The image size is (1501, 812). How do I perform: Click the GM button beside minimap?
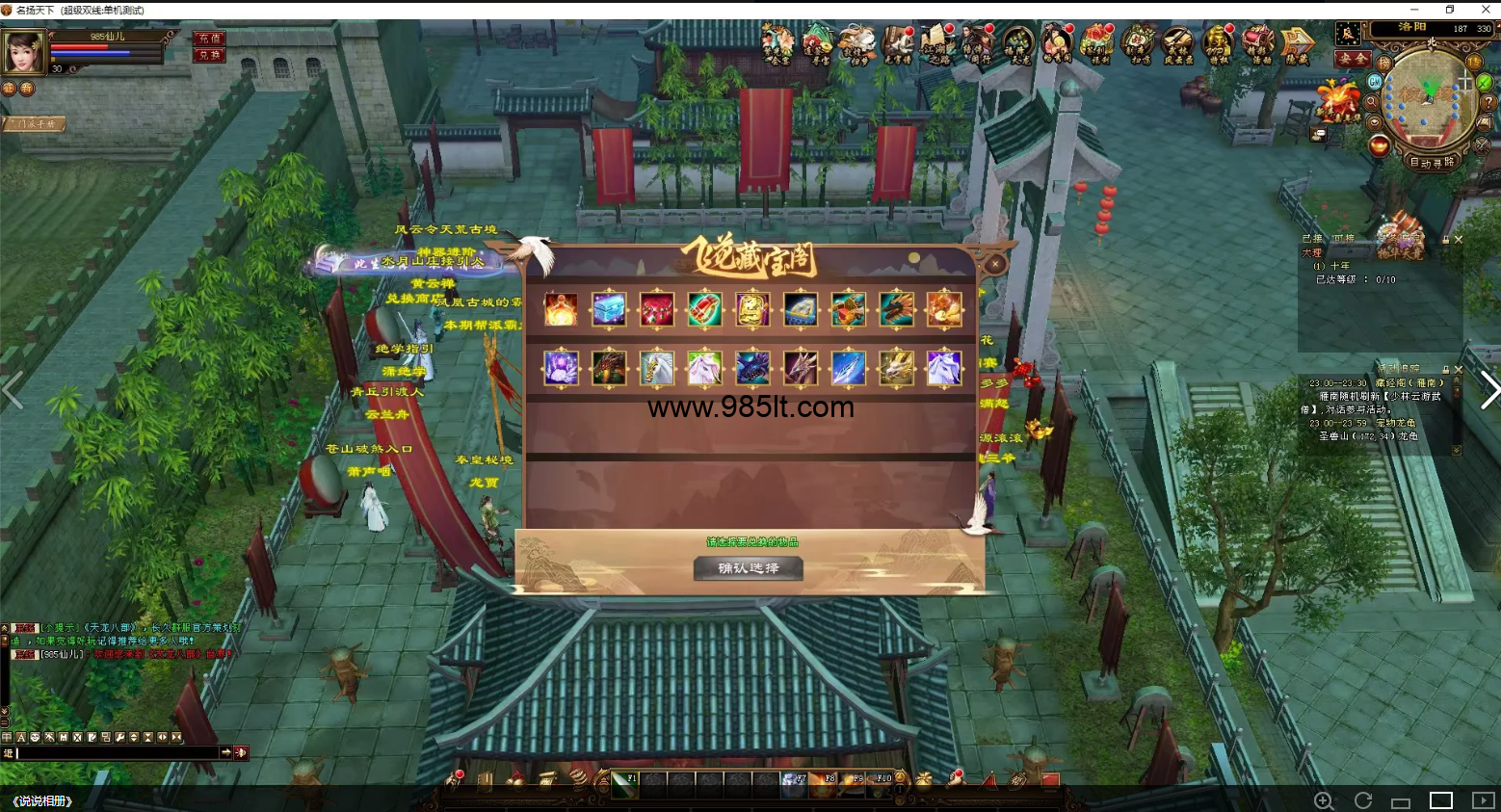pos(1375,83)
